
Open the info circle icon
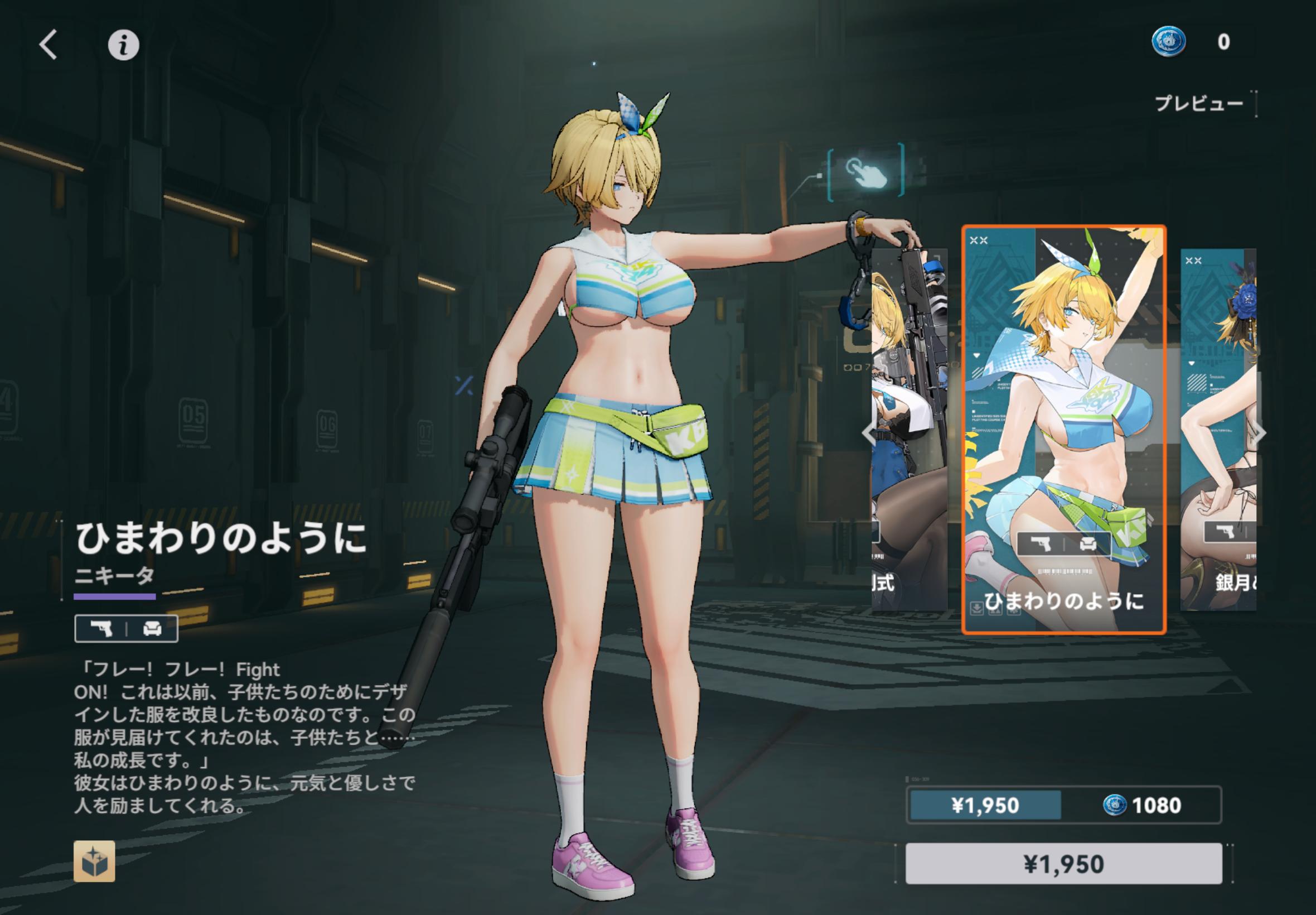pyautogui.click(x=123, y=45)
